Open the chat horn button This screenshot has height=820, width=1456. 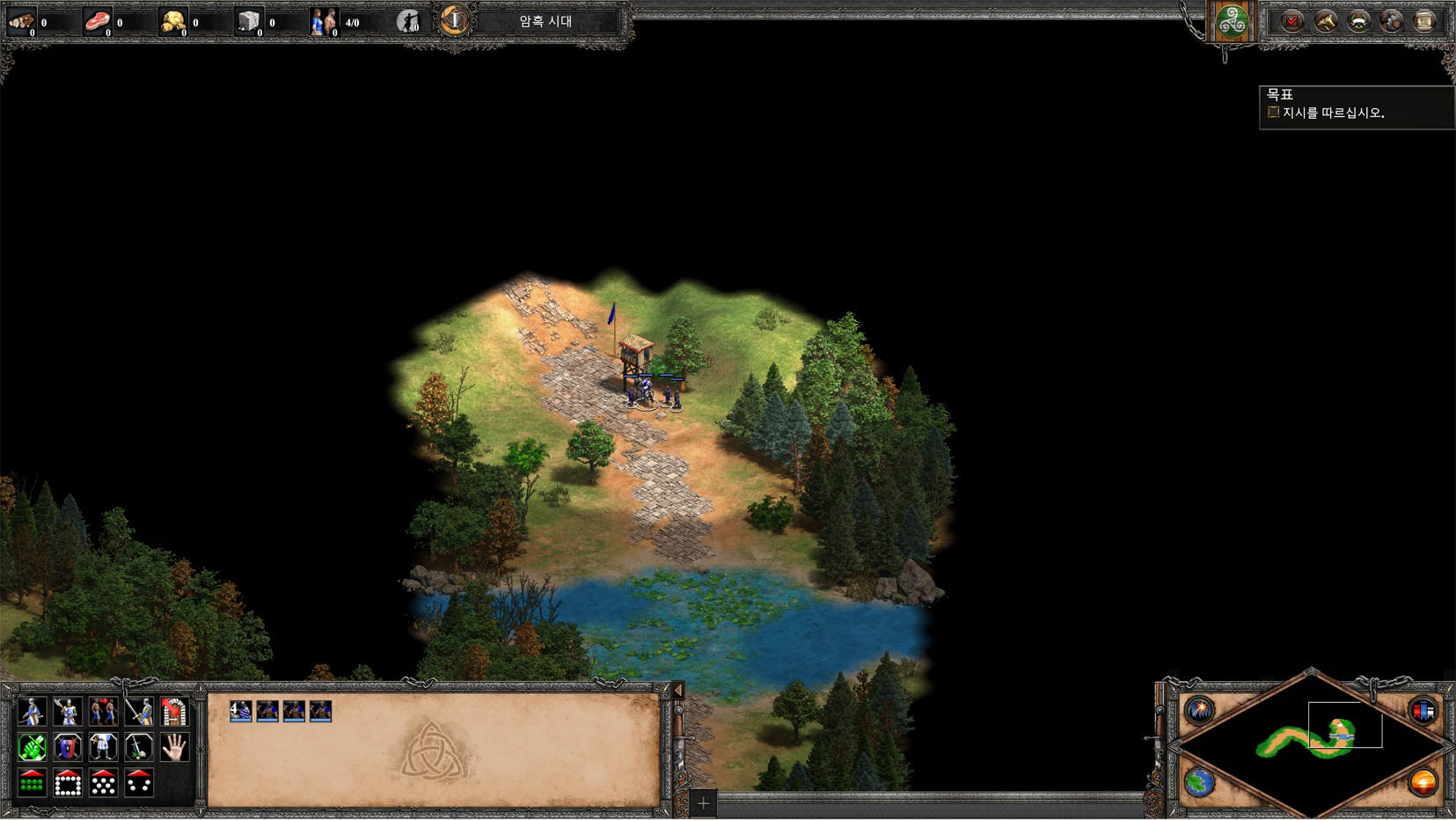coord(1325,21)
